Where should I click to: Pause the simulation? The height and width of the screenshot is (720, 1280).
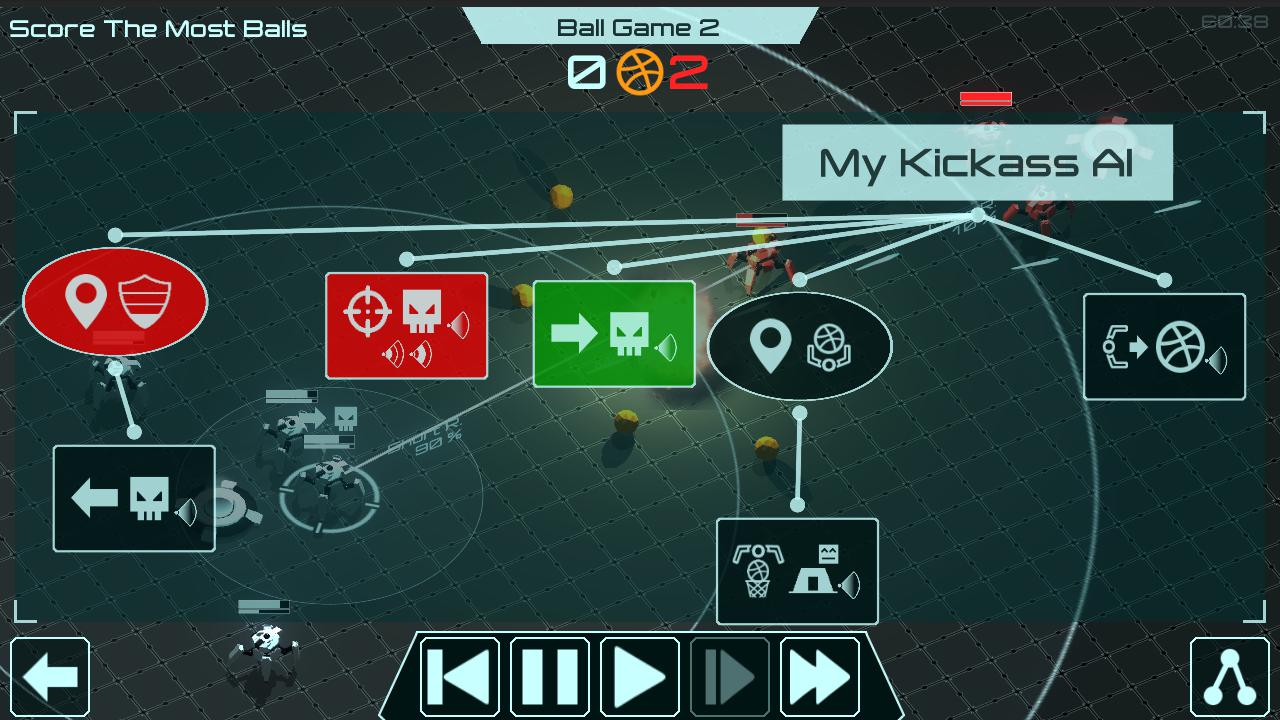coord(549,677)
